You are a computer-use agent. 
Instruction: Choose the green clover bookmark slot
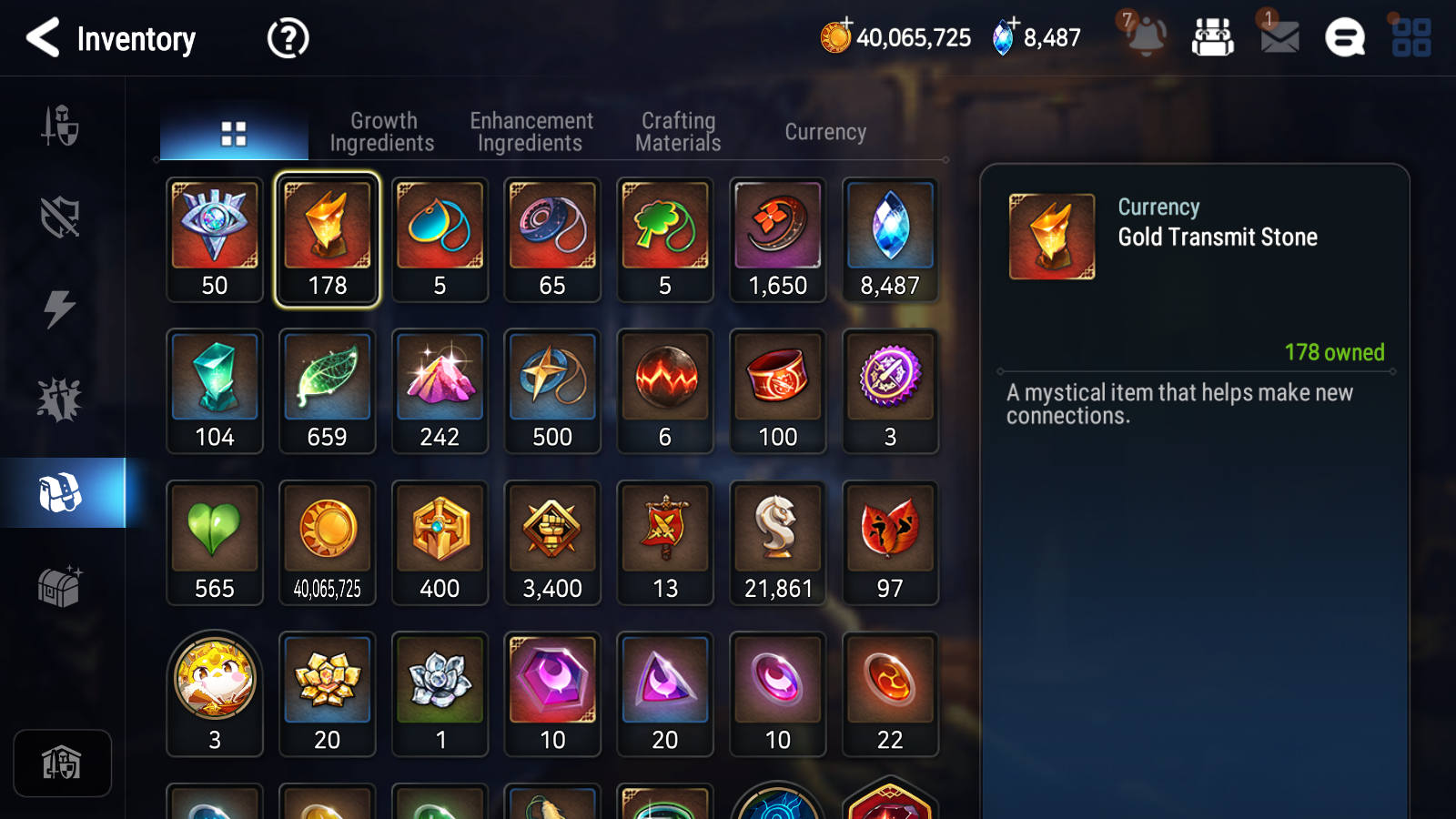665,239
